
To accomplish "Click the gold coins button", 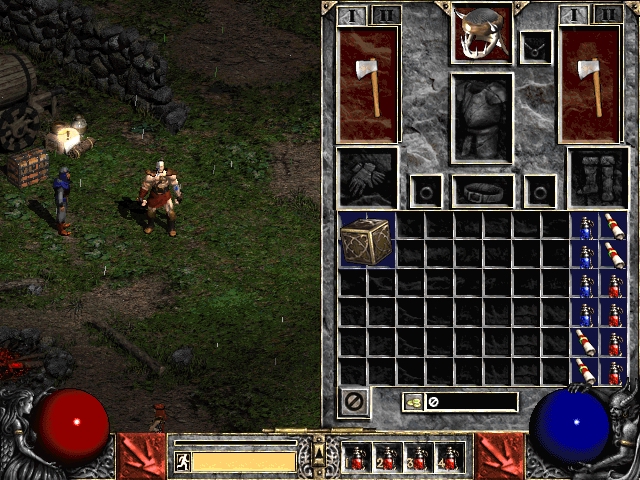I will tap(412, 402).
